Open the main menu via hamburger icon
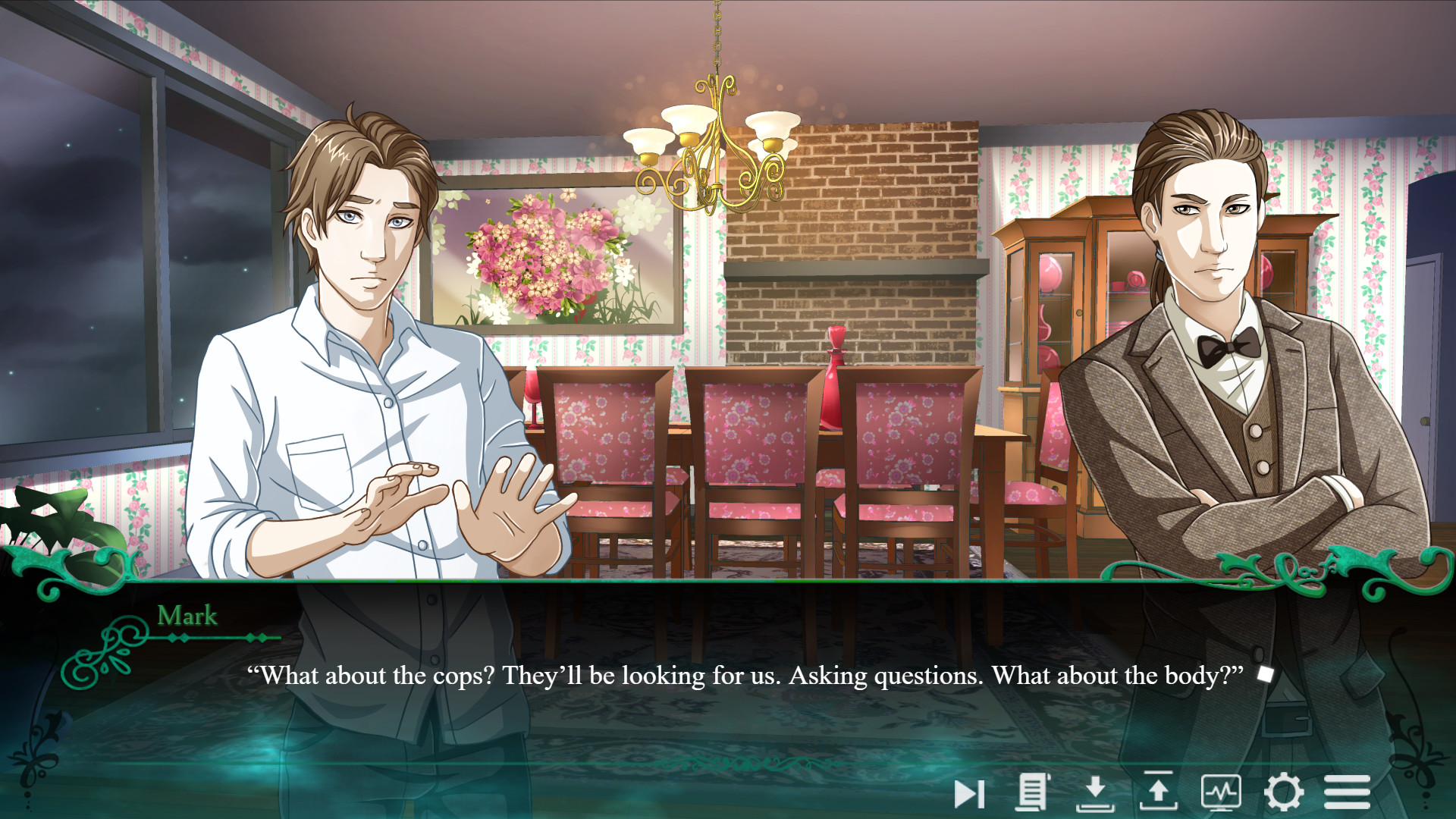Screen dimensions: 1456x819 [1348, 793]
